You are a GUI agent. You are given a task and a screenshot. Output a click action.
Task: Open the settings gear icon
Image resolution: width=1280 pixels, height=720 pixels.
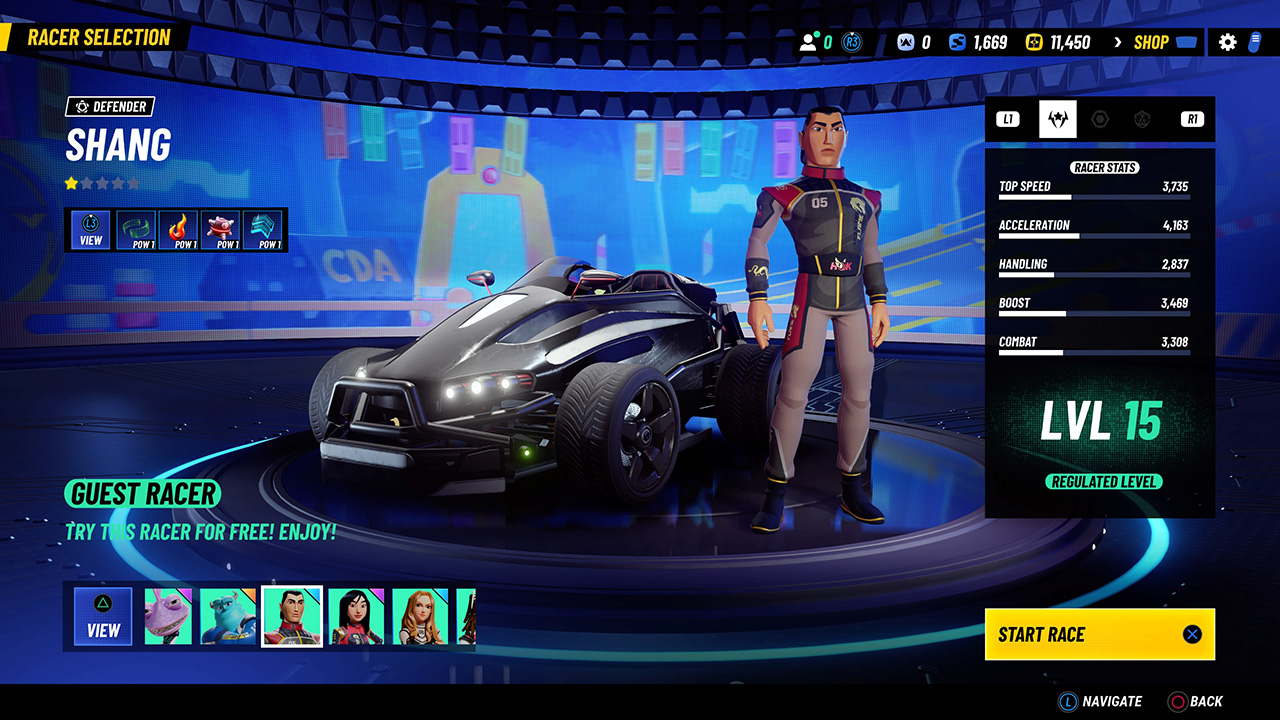click(1228, 41)
